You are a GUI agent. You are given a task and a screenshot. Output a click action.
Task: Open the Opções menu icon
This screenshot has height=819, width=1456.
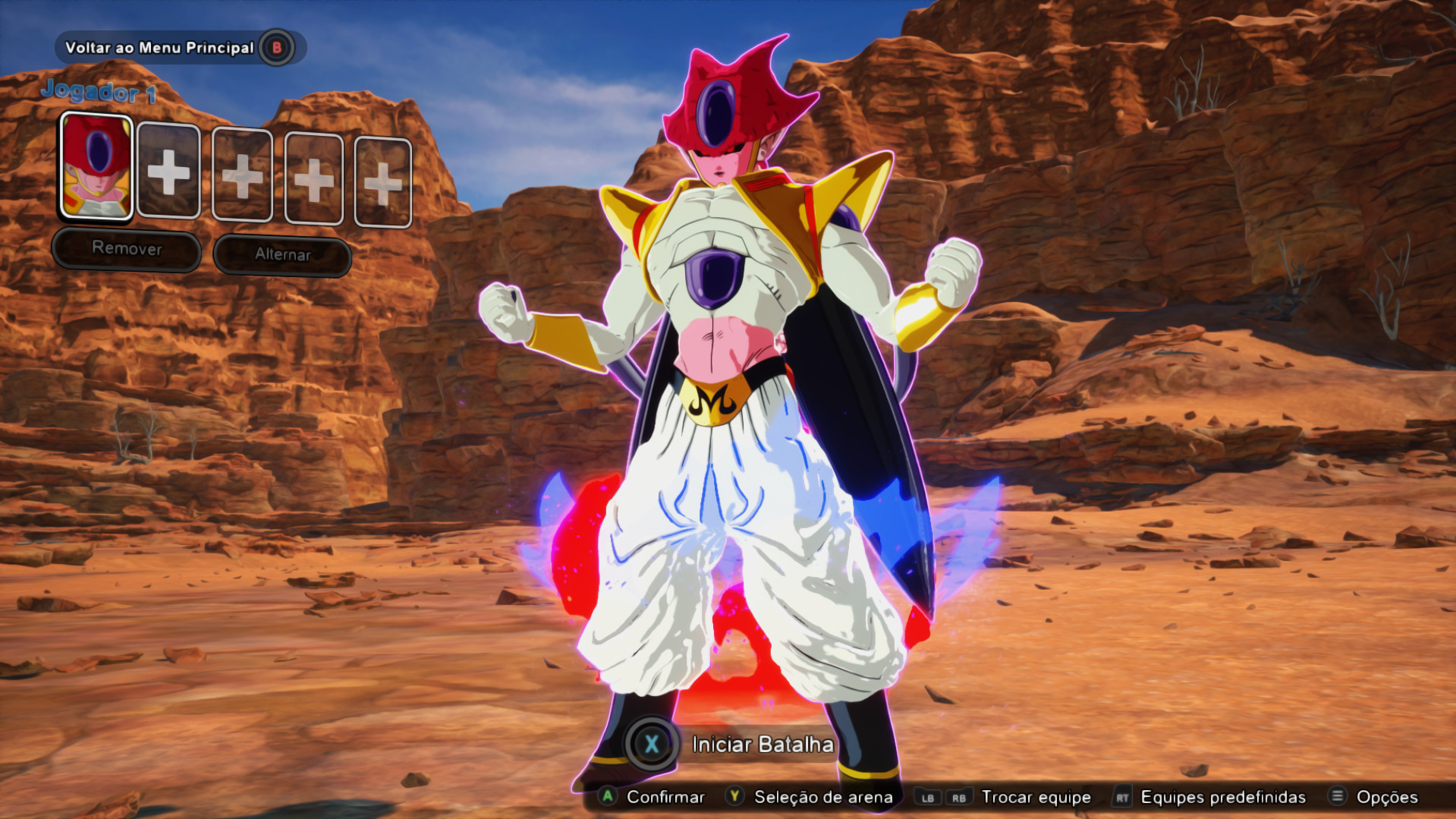(x=1338, y=798)
